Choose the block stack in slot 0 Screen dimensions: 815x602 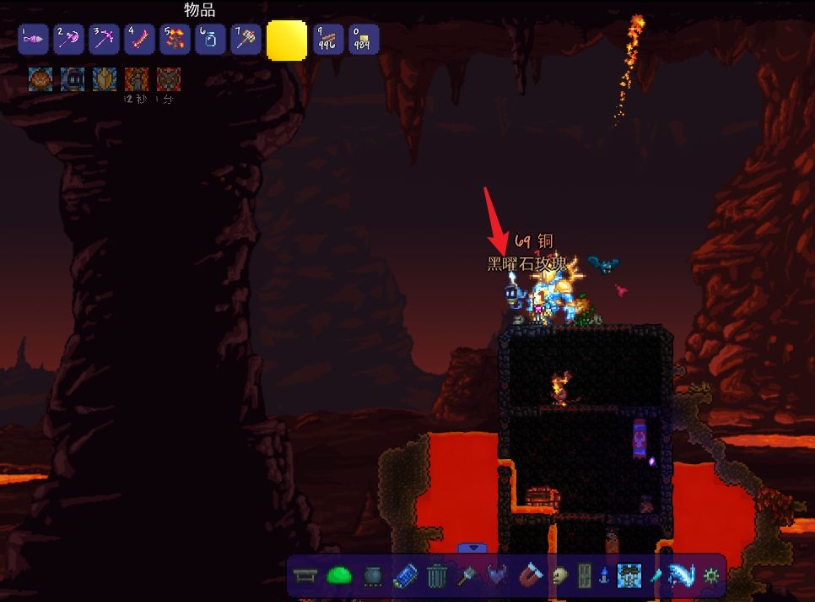(363, 39)
